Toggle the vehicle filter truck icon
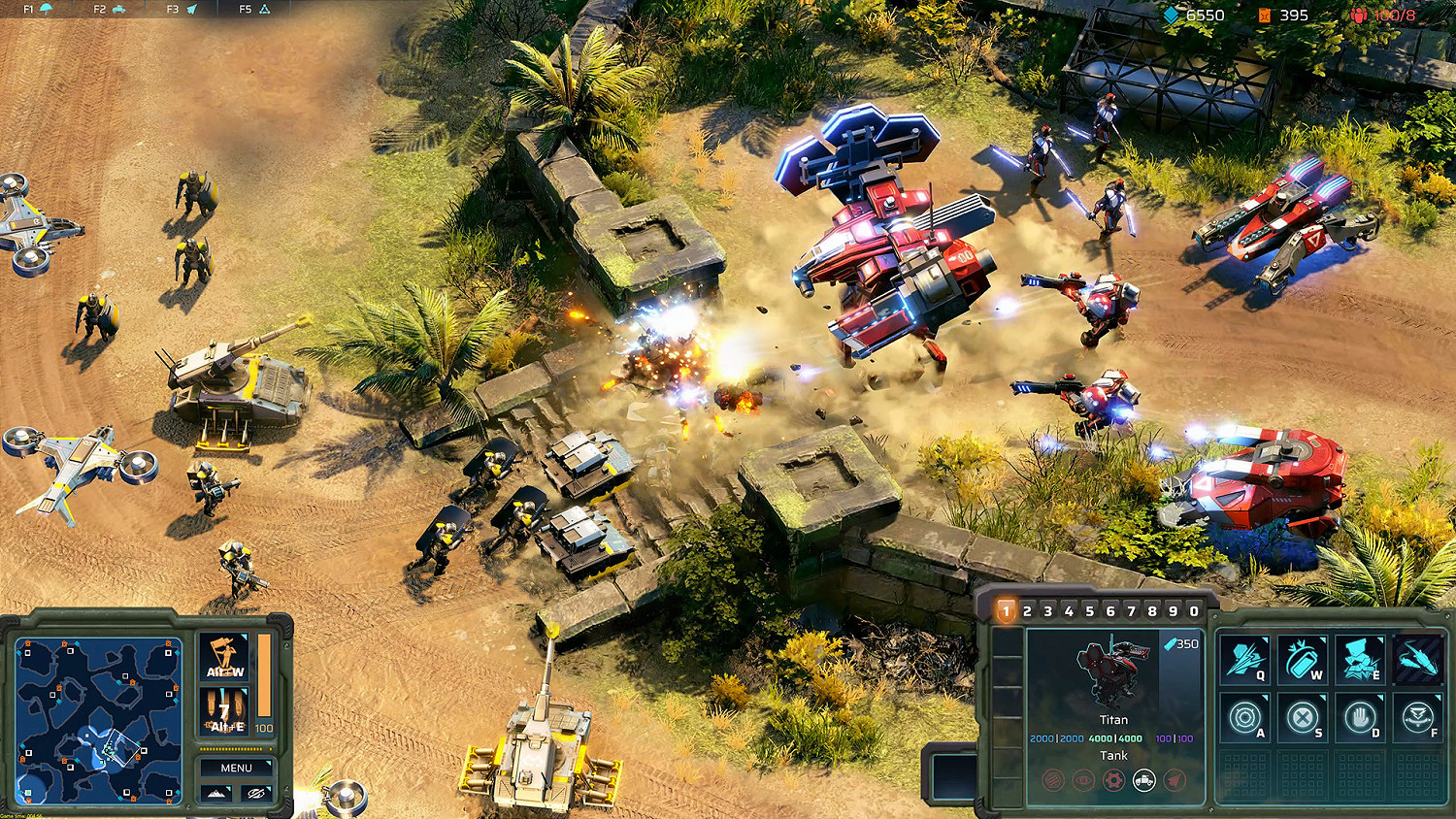The image size is (1456, 819). tap(1143, 779)
